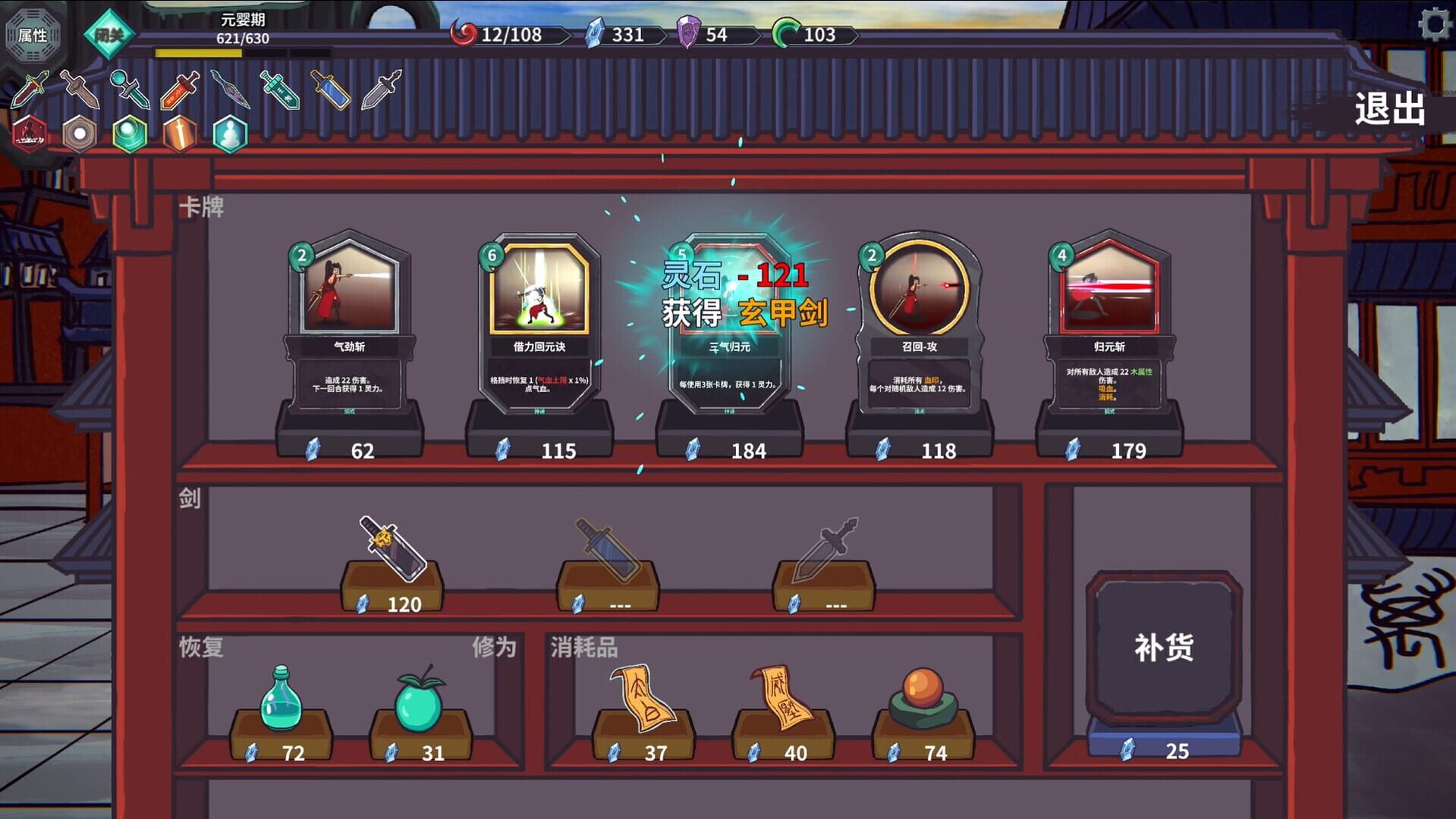Select the glowing teal orb hexagon badge
1456x819 pixels.
(128, 133)
